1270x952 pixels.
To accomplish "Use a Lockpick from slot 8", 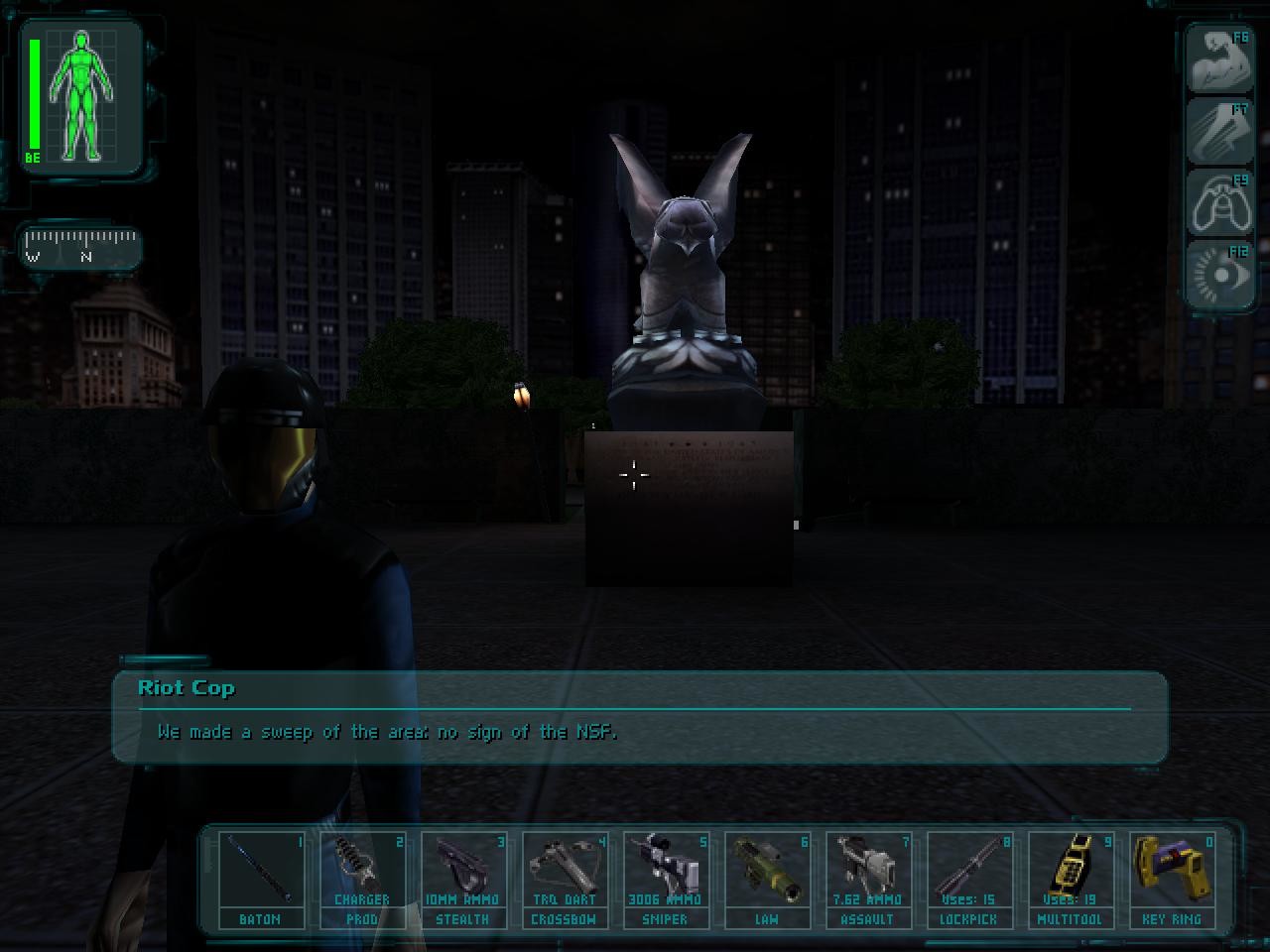I will pos(971,878).
